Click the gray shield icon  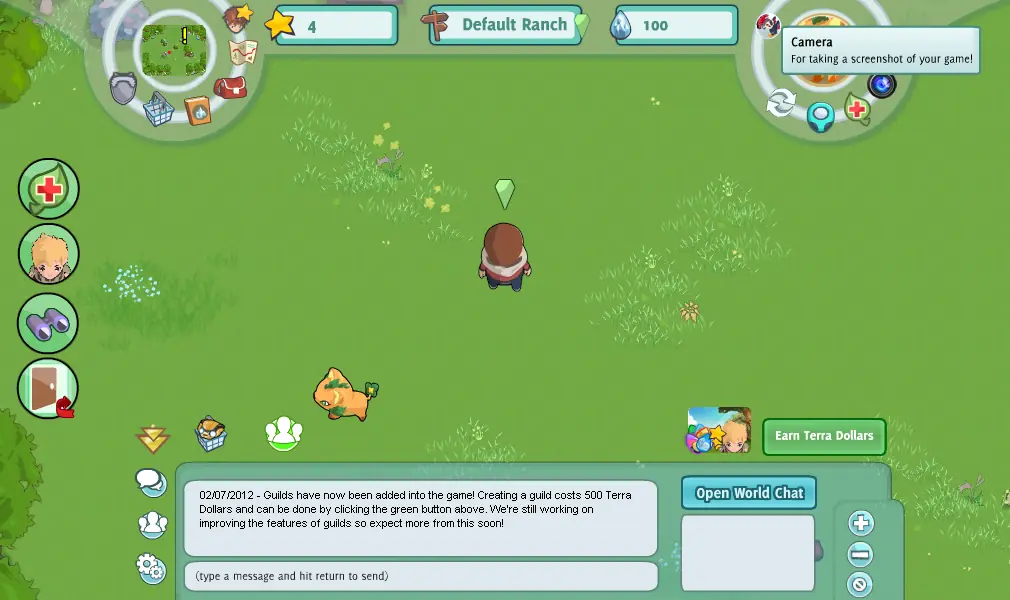pos(123,88)
